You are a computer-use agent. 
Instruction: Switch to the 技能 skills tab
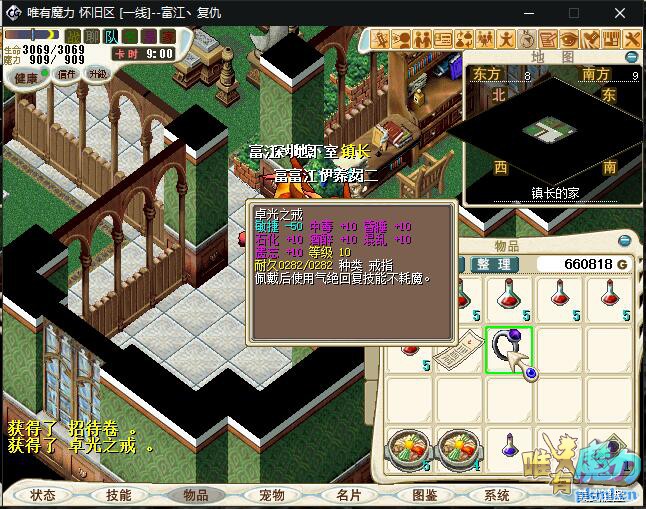coord(119,495)
